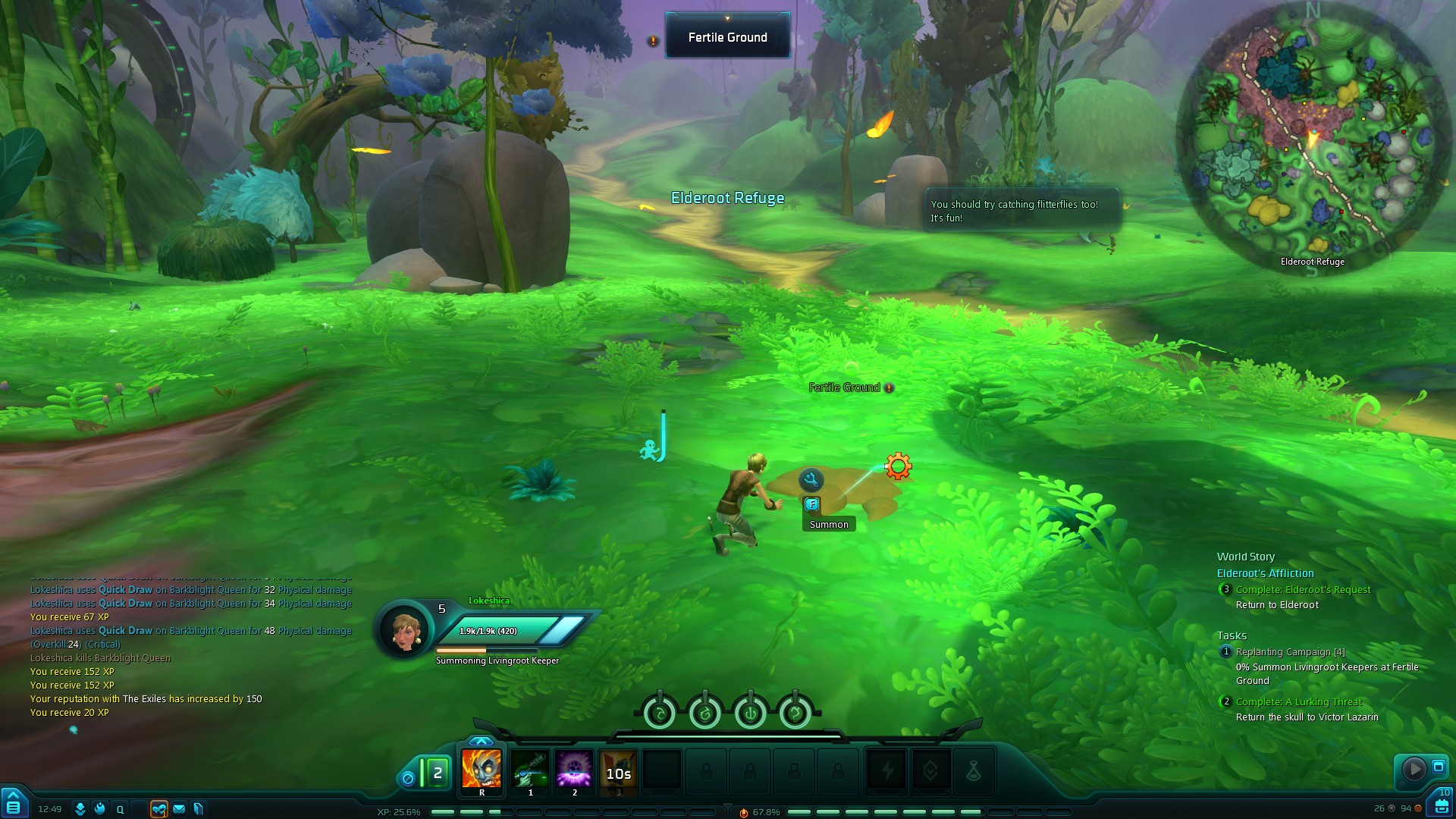This screenshot has width=1456, height=819.
Task: Click the flame icon in bottom toolbar
Action: (100, 809)
